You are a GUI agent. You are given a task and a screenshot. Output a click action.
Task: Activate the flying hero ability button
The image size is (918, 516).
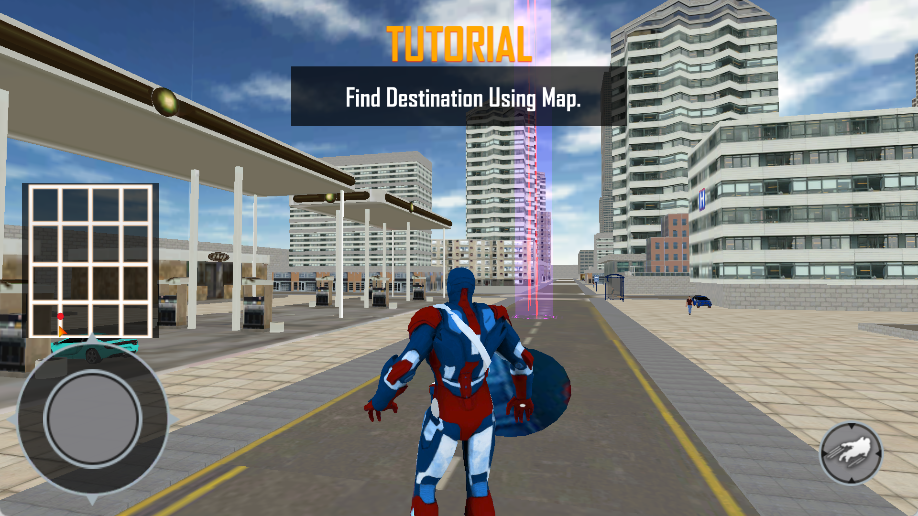[x=851, y=453]
